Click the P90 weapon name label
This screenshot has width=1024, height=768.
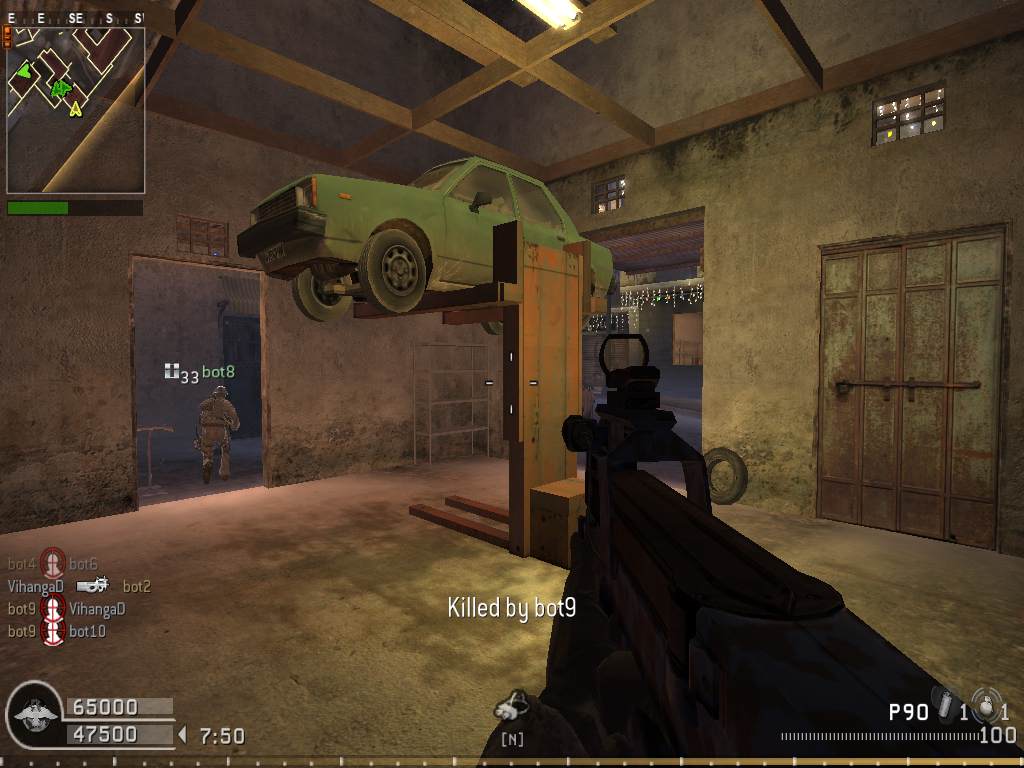coord(908,712)
